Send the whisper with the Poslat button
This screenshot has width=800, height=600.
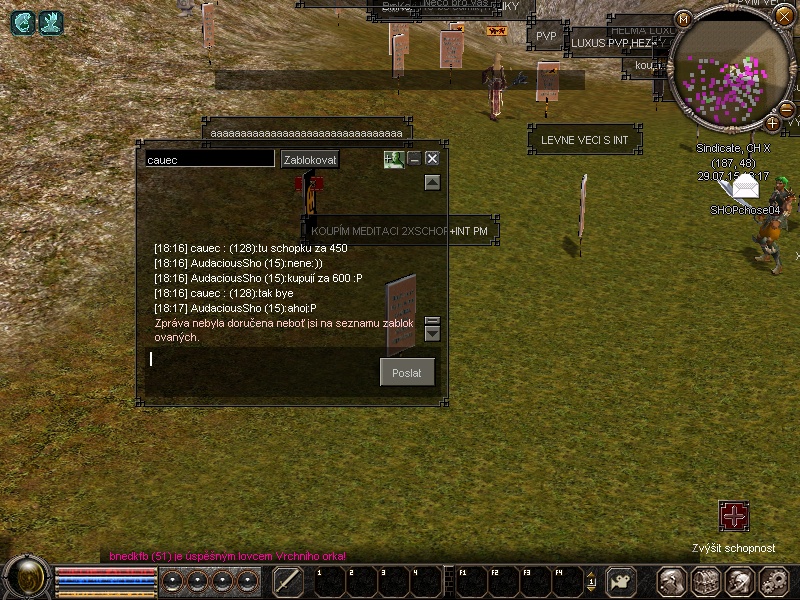coord(407,372)
